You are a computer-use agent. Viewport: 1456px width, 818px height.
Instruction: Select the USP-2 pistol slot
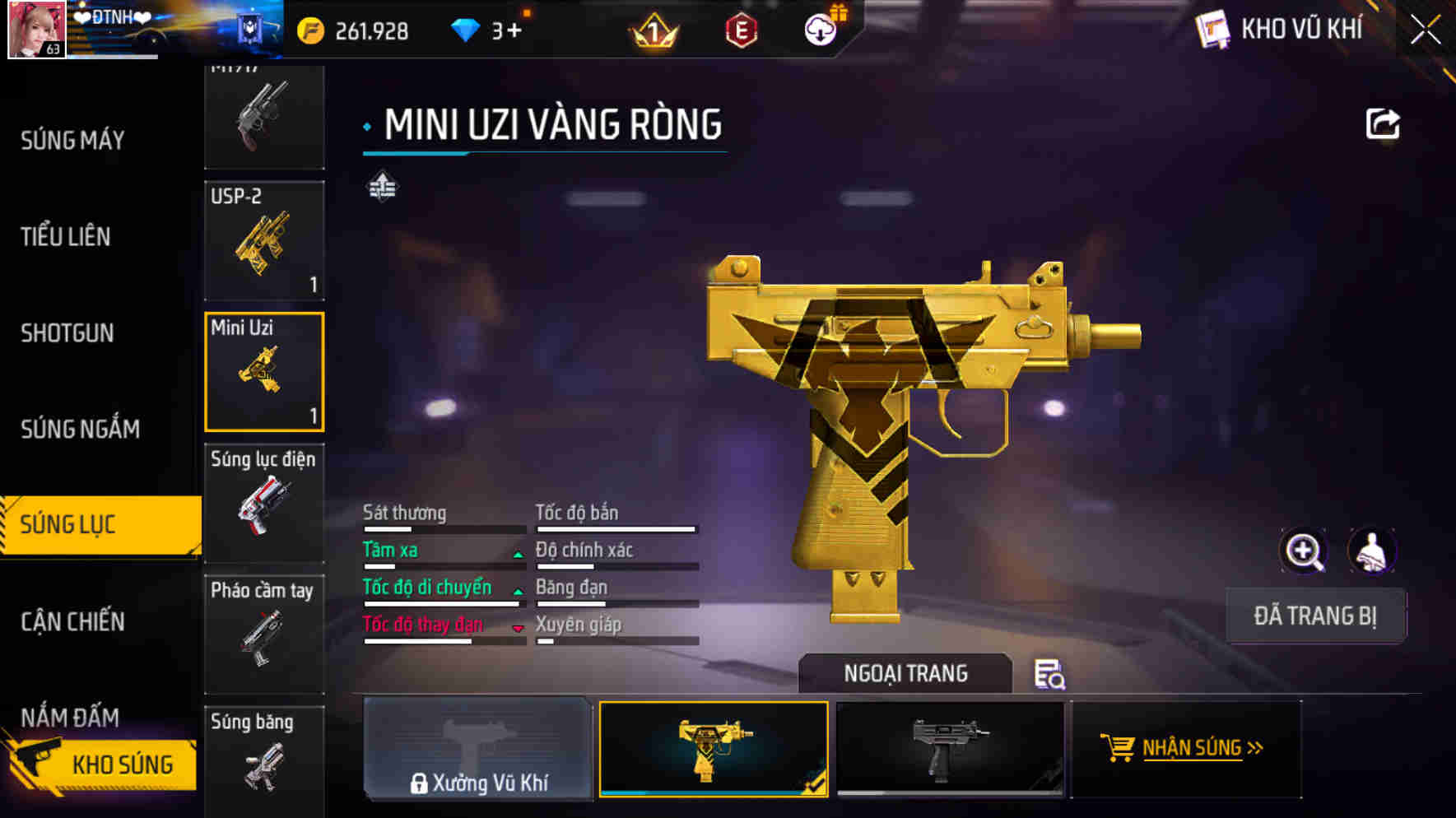(264, 240)
